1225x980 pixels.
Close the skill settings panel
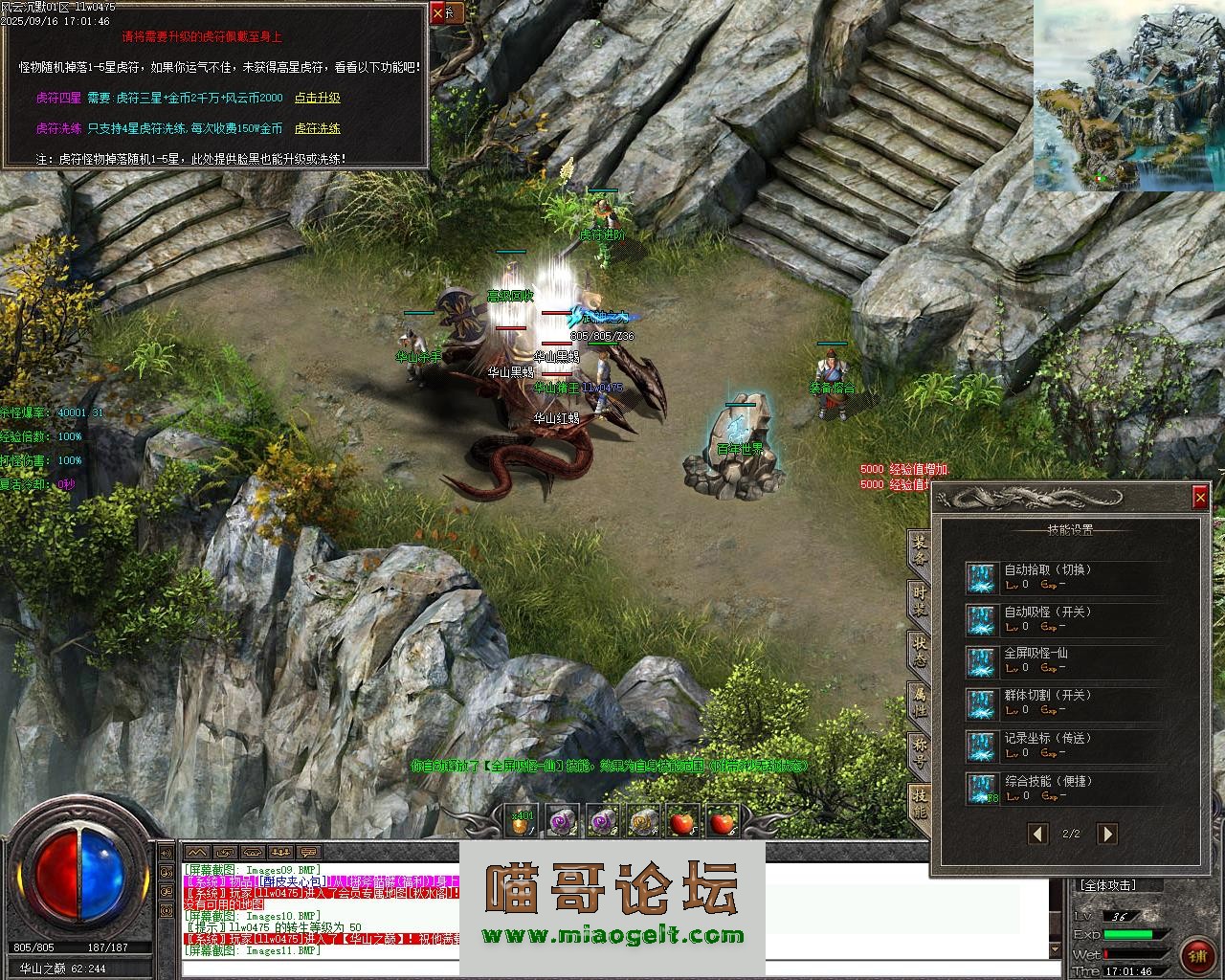tap(1200, 497)
